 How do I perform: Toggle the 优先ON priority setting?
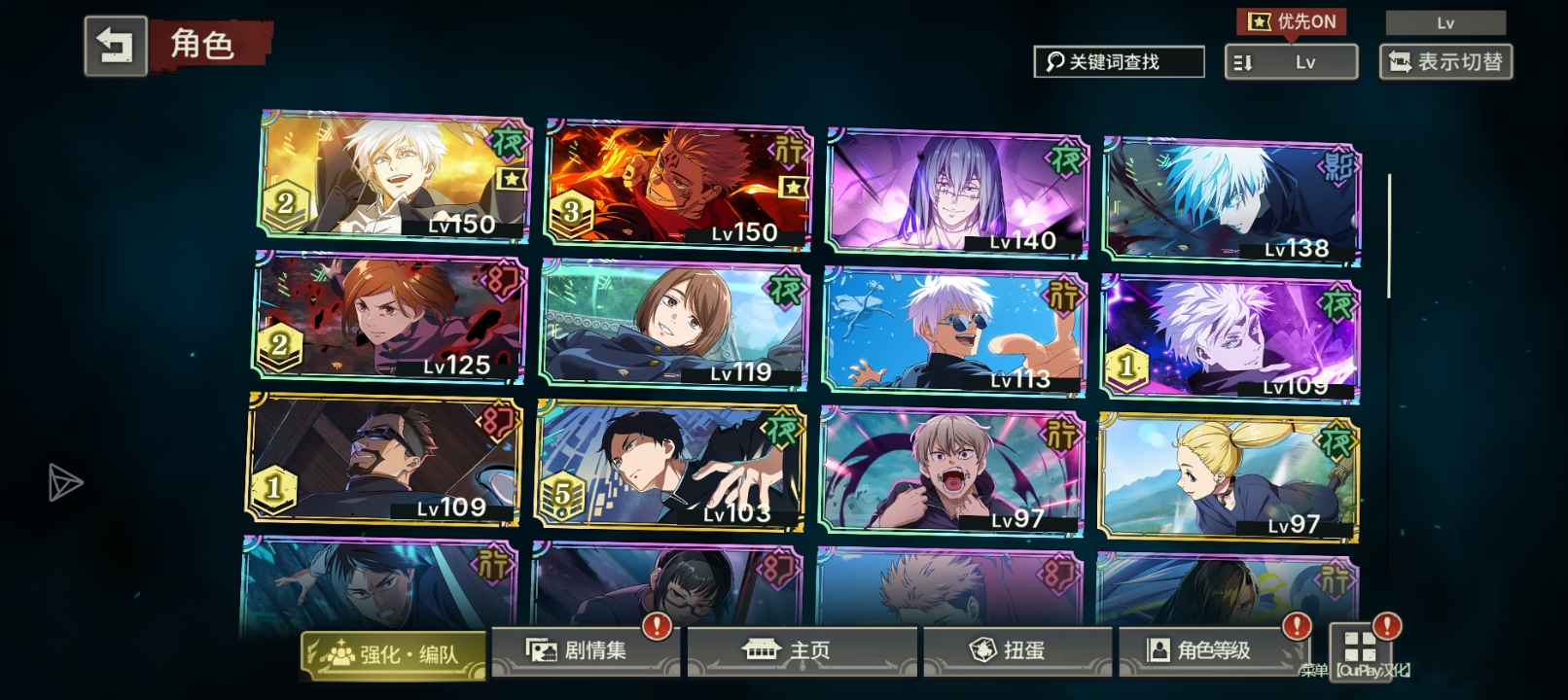(x=1291, y=21)
